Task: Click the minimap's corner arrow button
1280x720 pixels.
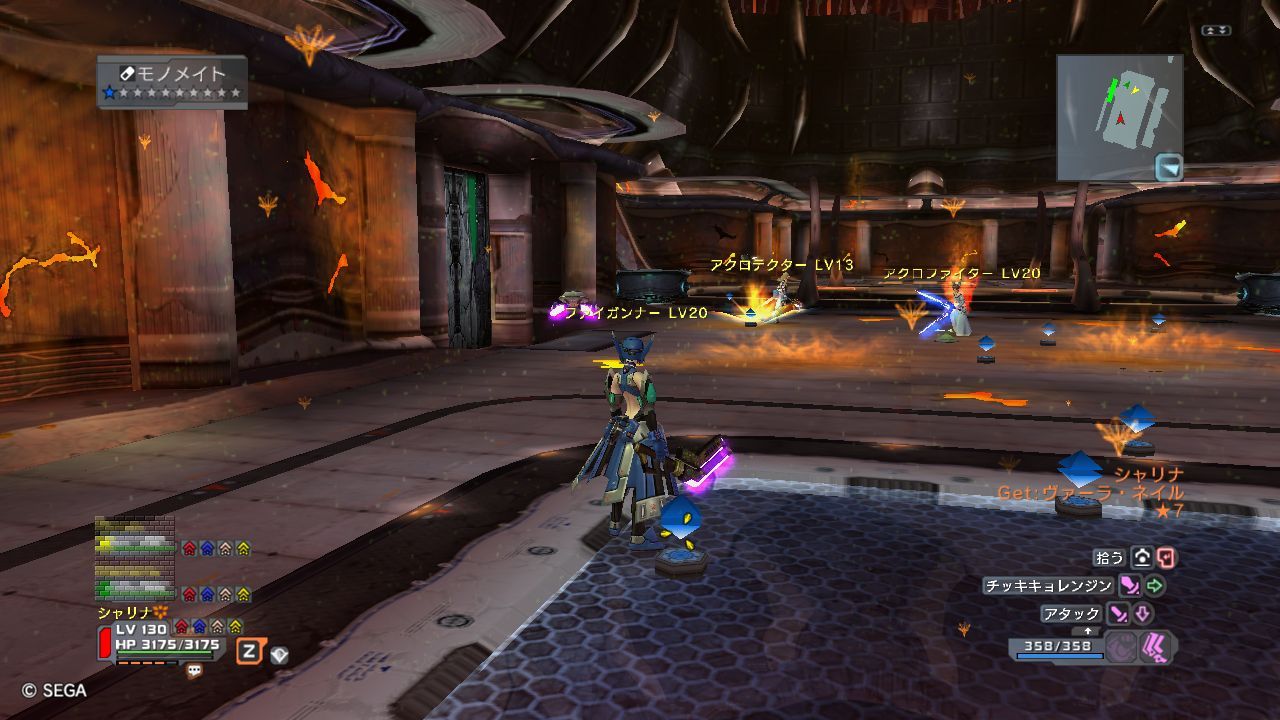Action: pyautogui.click(x=1168, y=167)
